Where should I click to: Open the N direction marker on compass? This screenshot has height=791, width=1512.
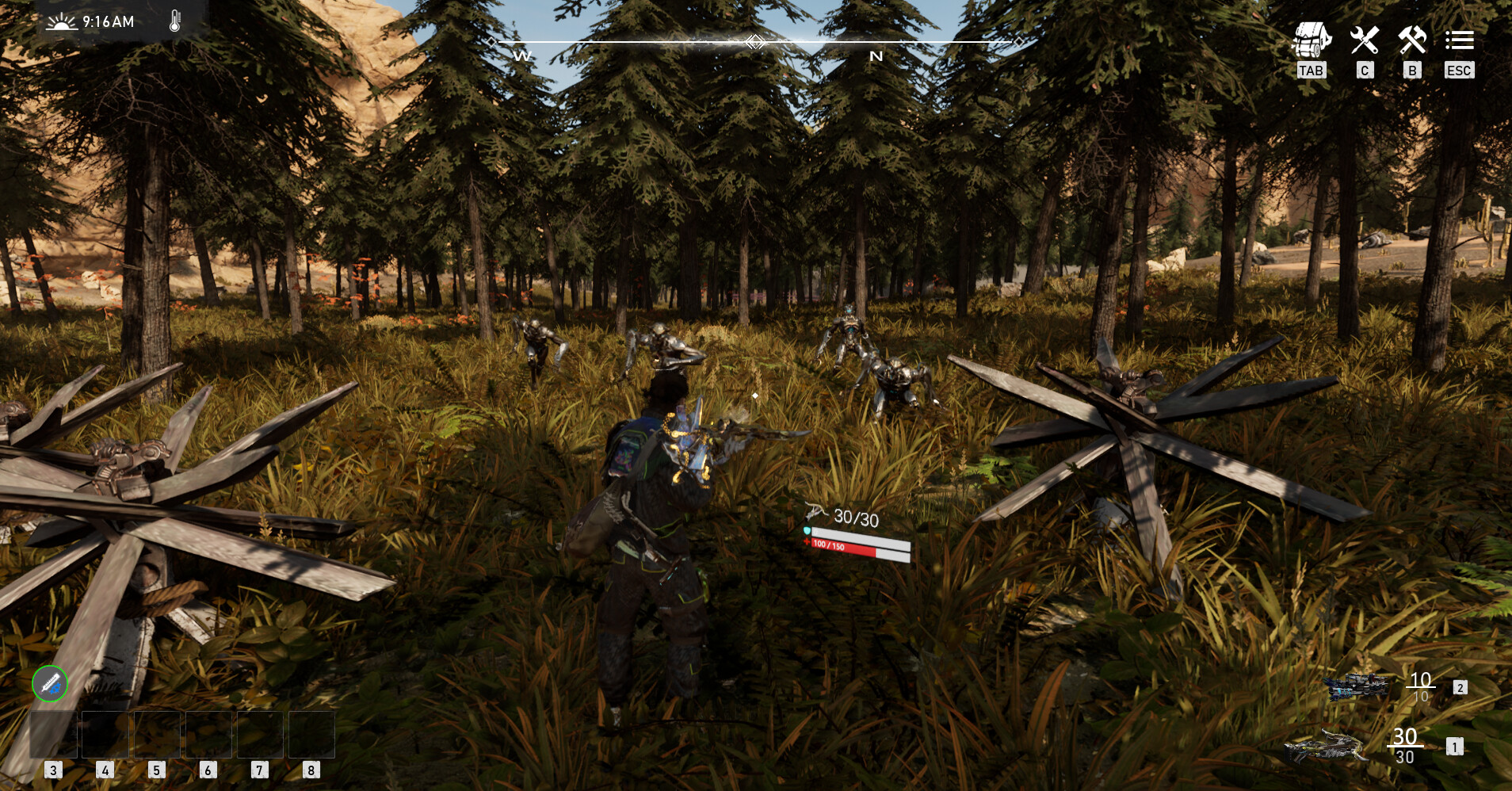876,55
